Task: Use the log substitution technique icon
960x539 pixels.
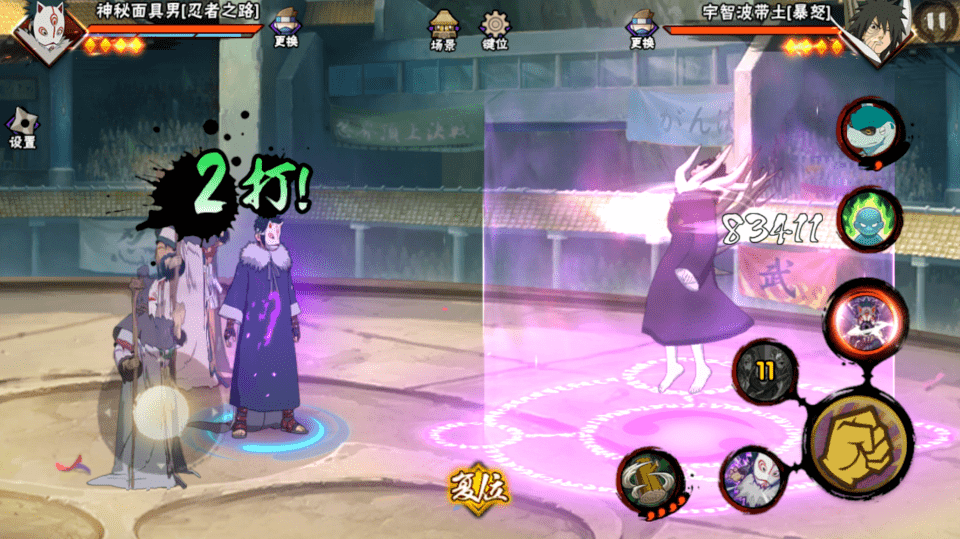Action: pos(650,482)
